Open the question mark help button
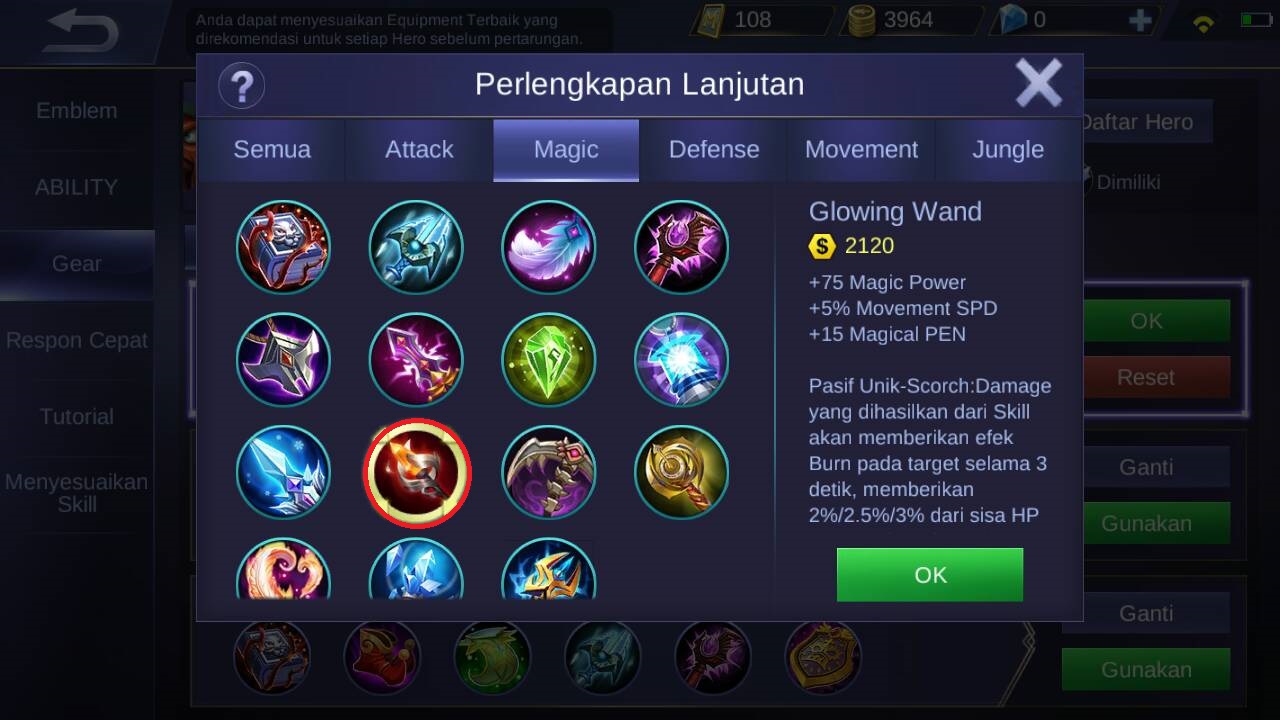 coord(241,85)
